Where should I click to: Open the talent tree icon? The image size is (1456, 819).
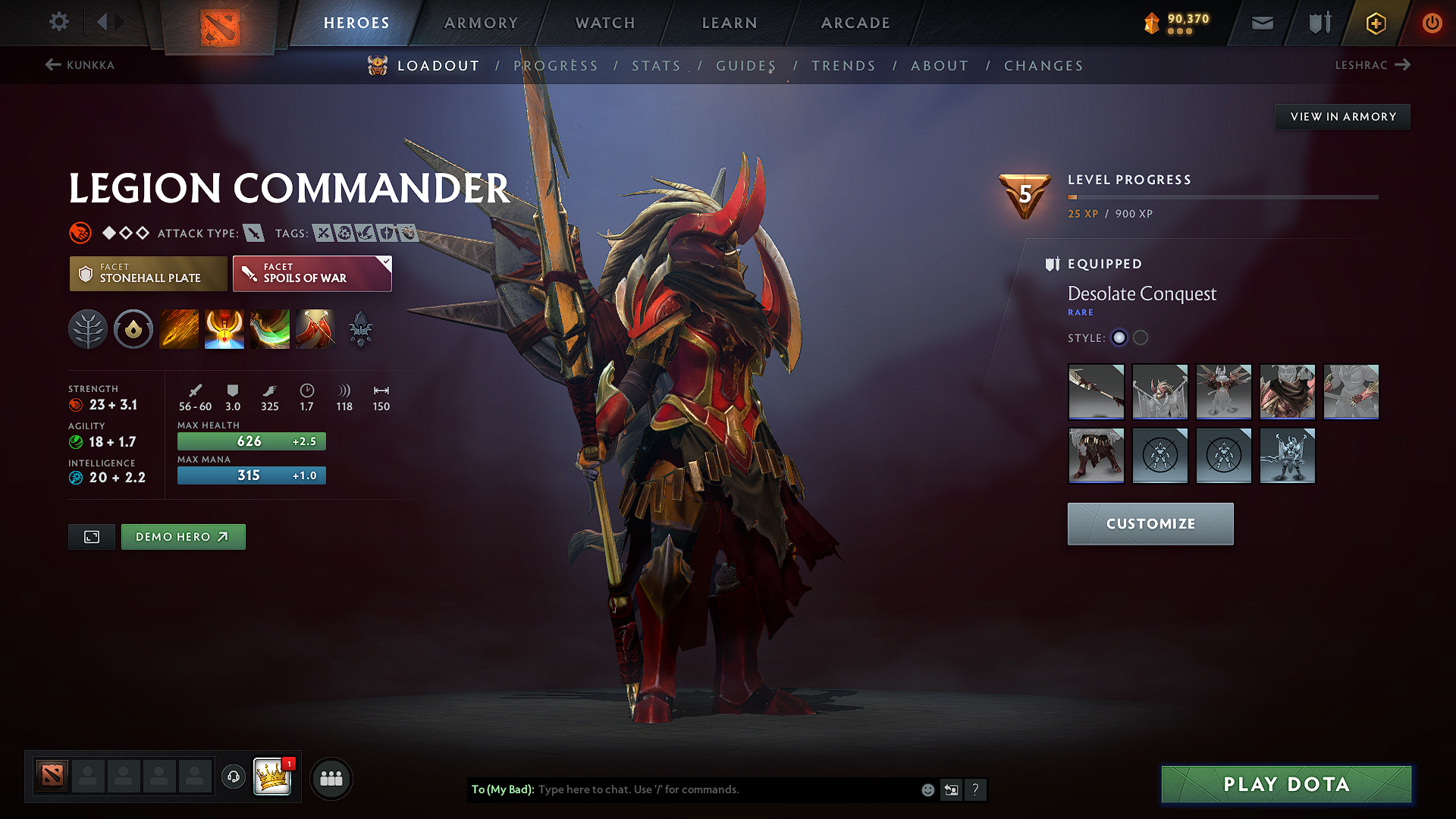click(x=88, y=329)
